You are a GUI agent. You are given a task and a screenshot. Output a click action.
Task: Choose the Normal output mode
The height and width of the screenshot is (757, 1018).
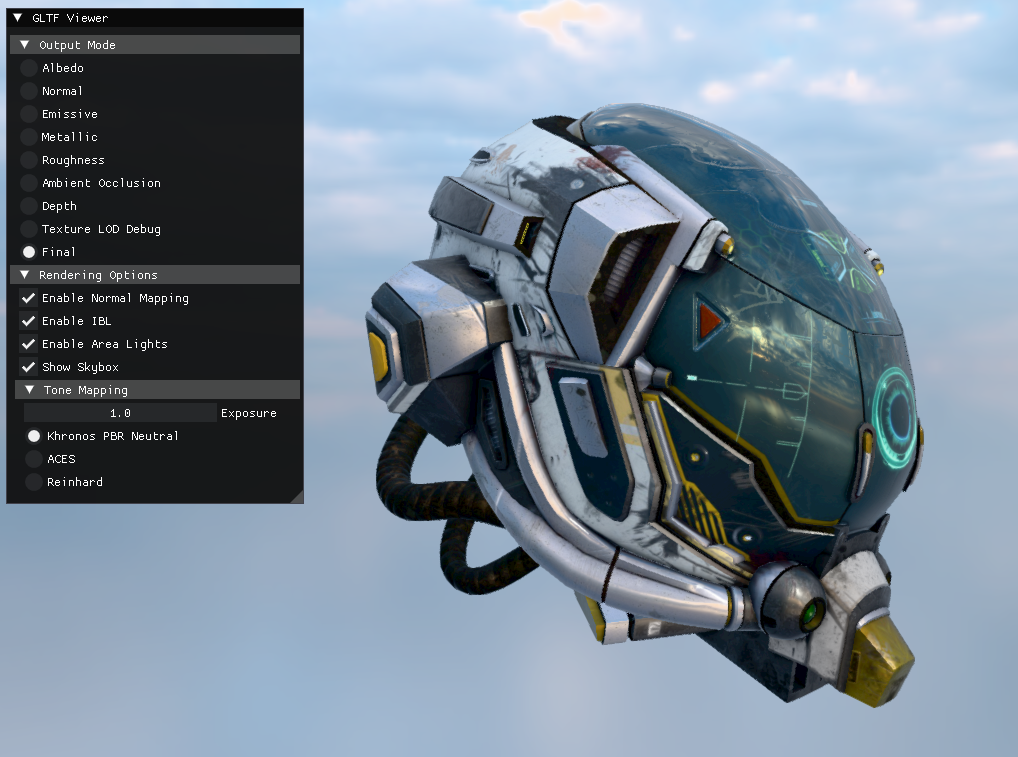[29, 91]
